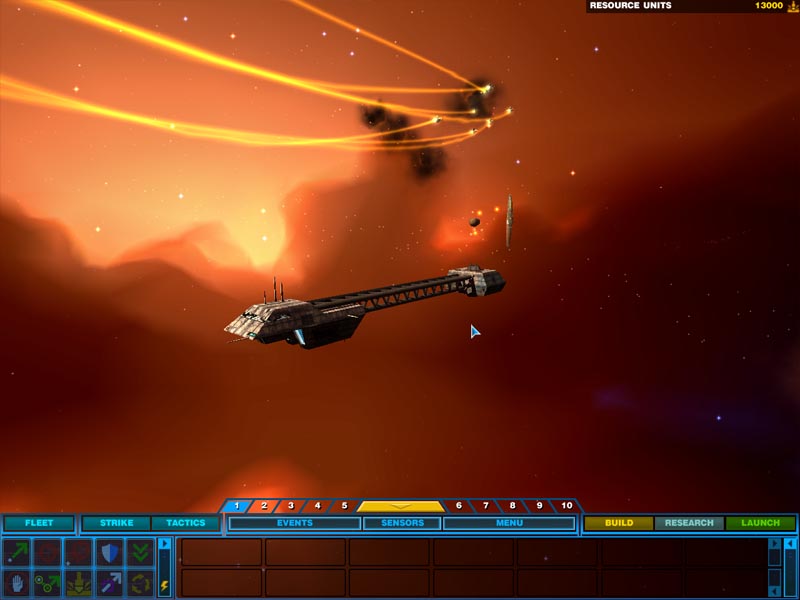Viewport: 800px width, 600px height.
Task: Select the yellow Dock command icon
Action: click(78, 583)
